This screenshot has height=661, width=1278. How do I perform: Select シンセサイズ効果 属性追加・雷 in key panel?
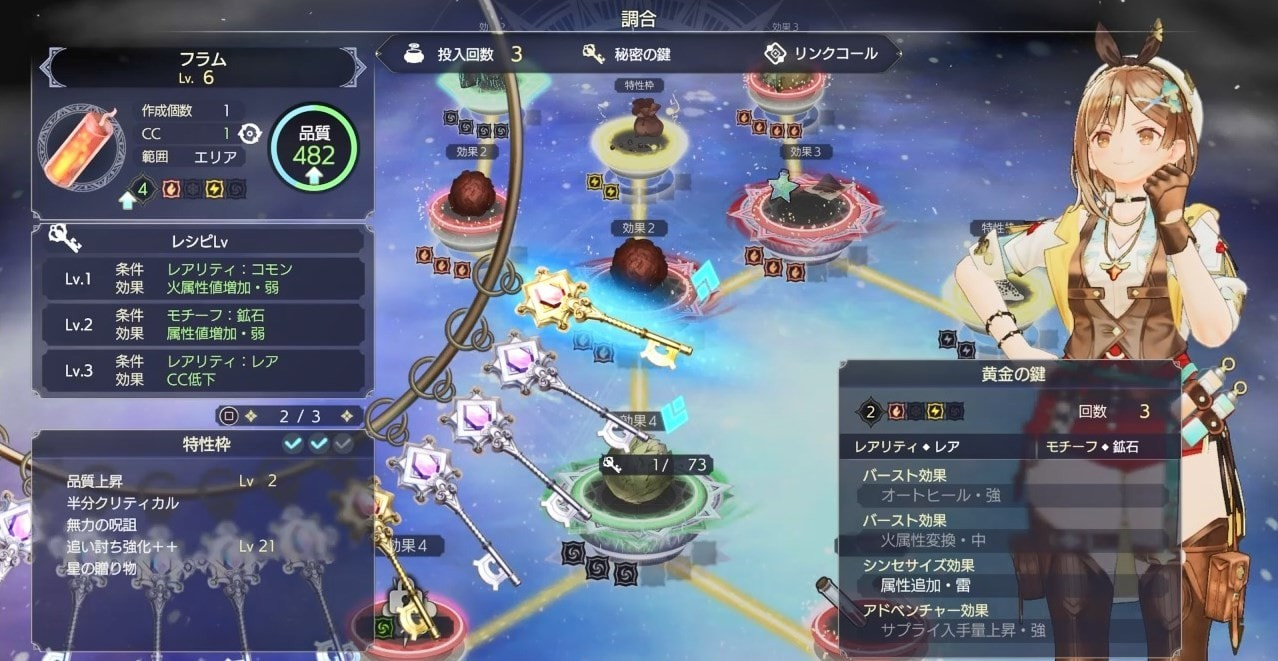[x=1010, y=575]
